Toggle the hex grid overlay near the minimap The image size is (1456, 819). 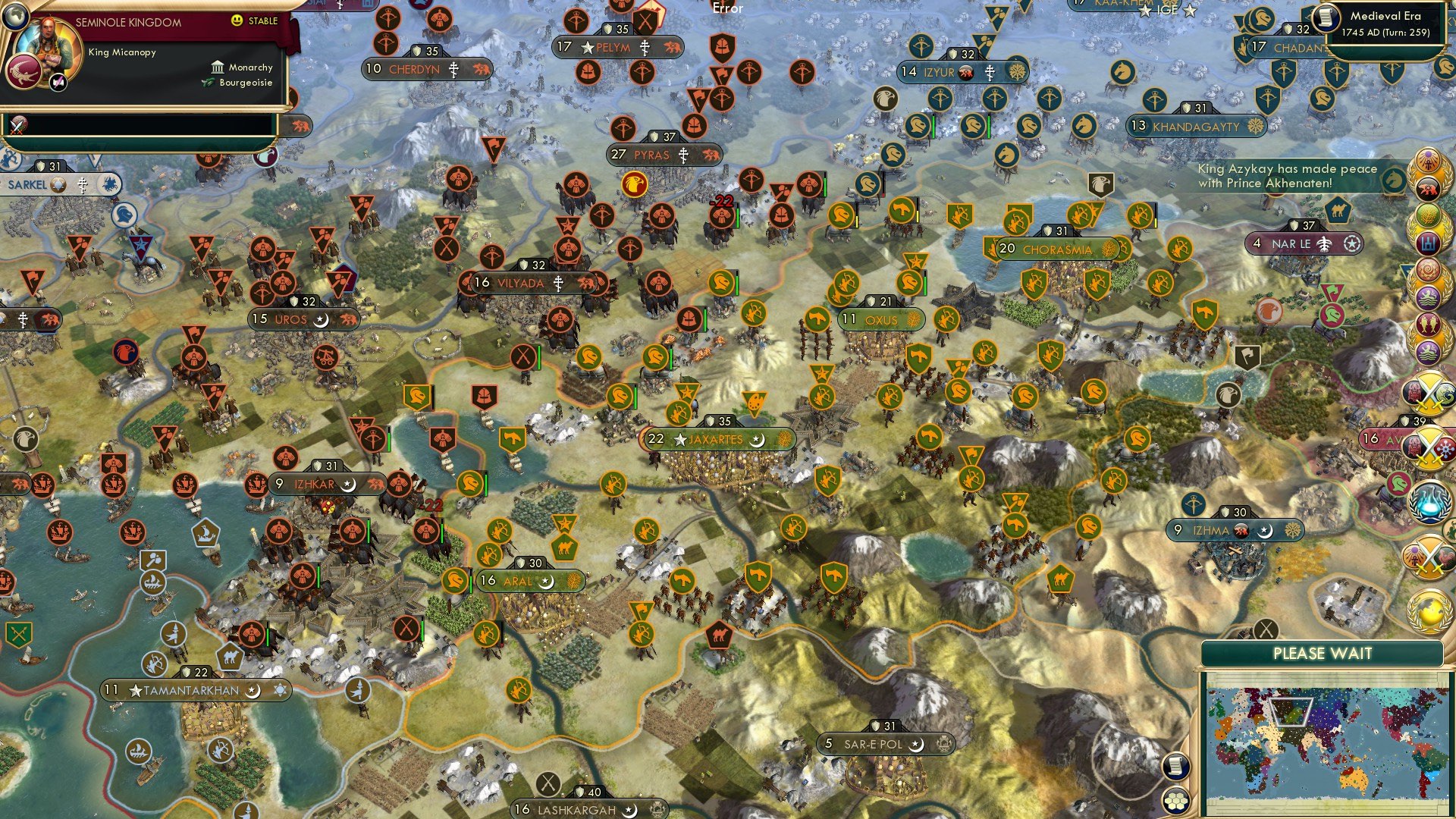coord(1176,802)
